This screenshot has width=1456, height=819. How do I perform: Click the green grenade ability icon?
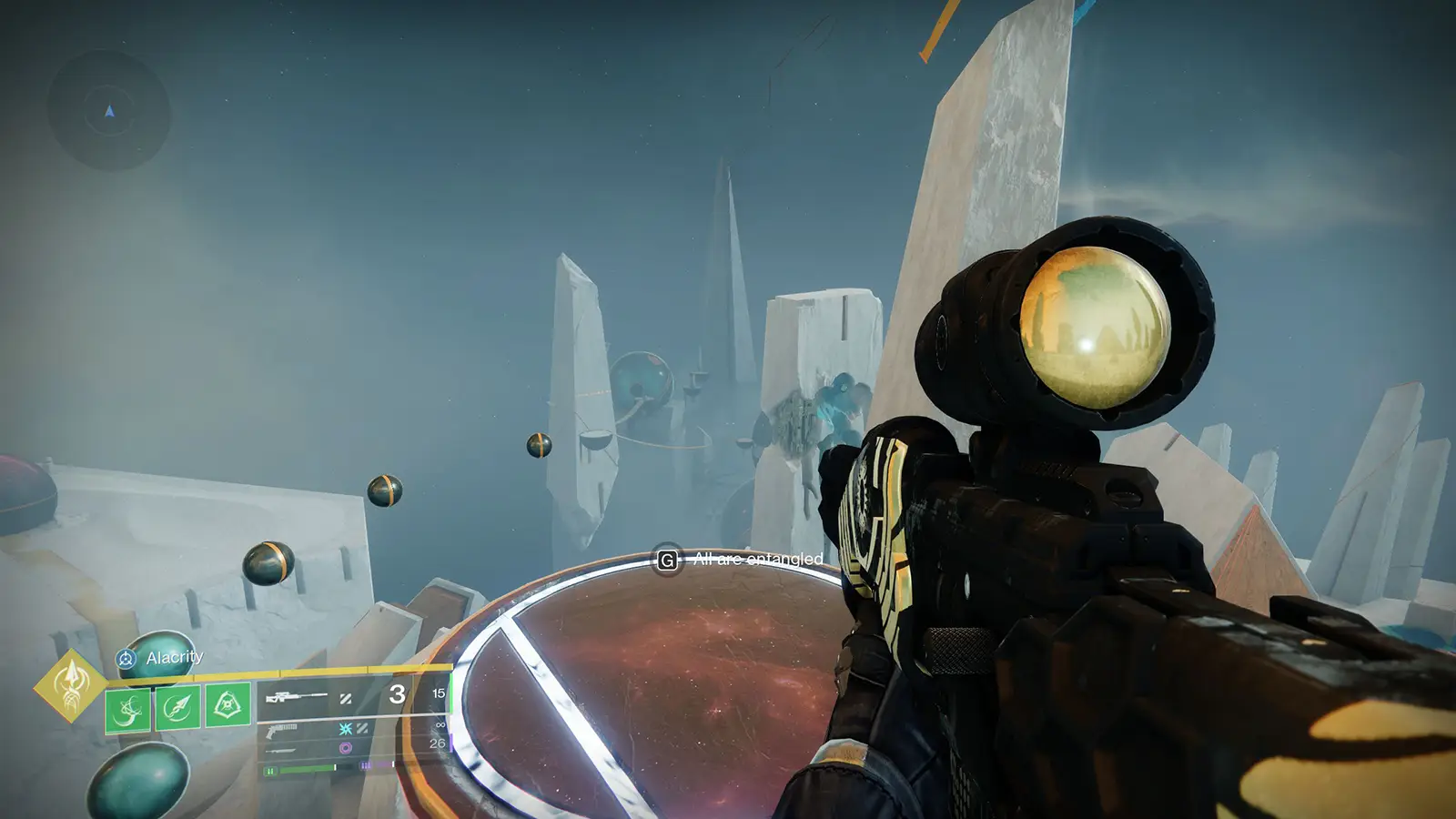(127, 711)
